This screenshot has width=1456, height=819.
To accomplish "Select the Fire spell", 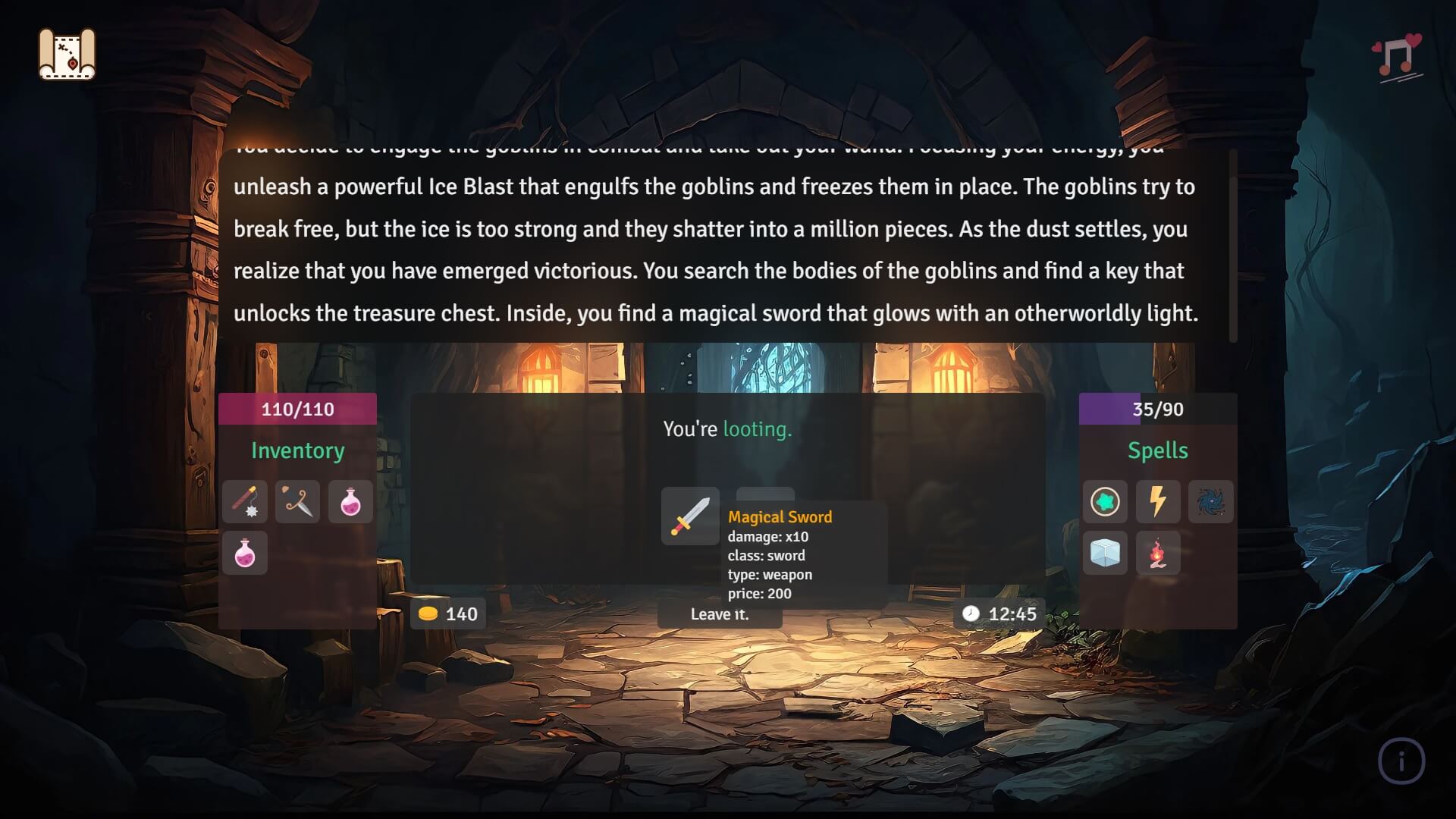I will click(x=1158, y=554).
